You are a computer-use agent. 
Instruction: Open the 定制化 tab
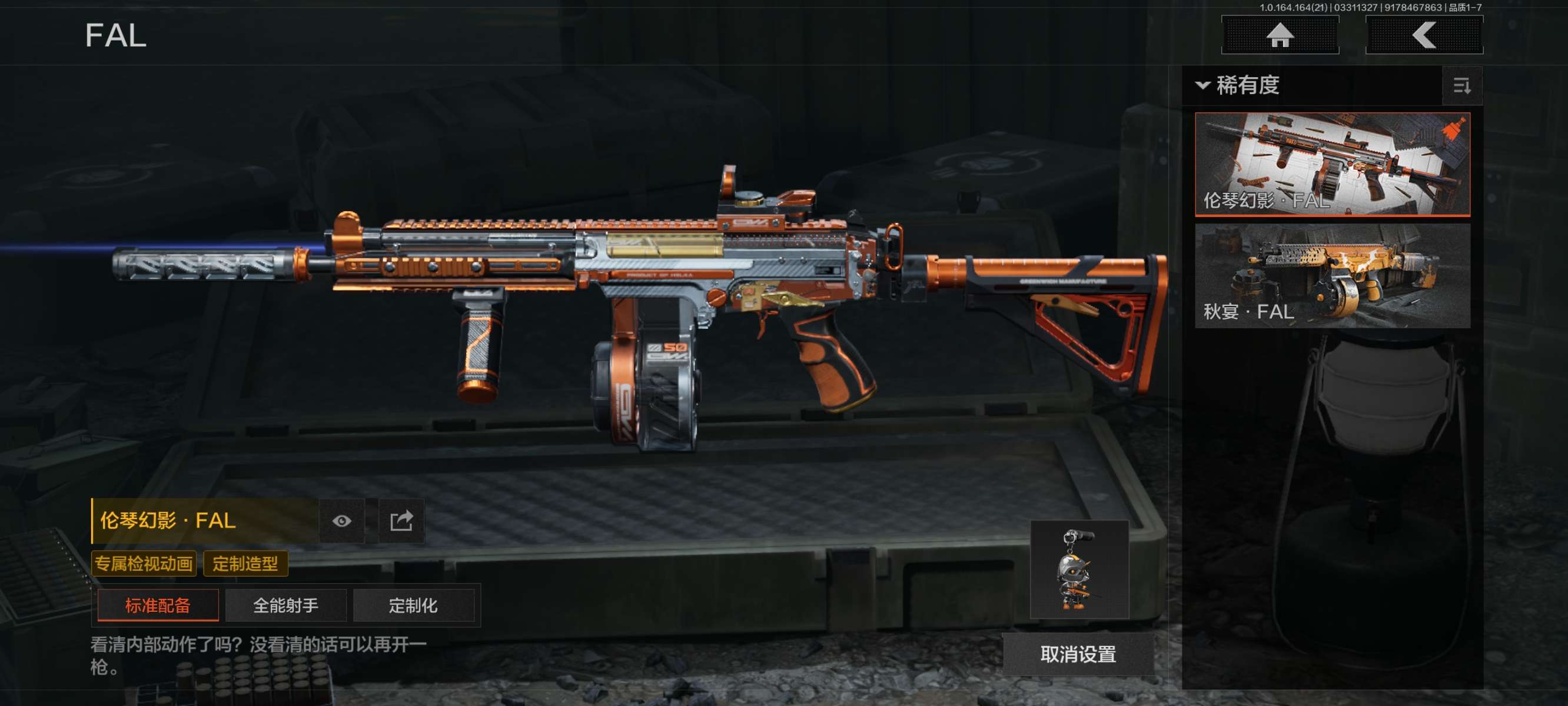[x=413, y=605]
